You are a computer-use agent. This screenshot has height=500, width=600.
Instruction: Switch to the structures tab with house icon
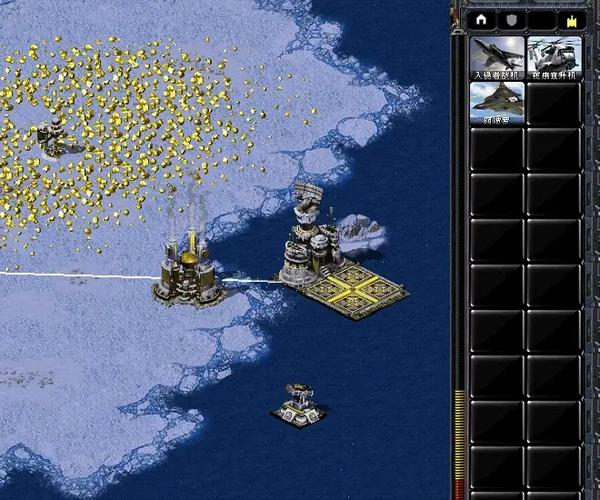click(x=482, y=19)
